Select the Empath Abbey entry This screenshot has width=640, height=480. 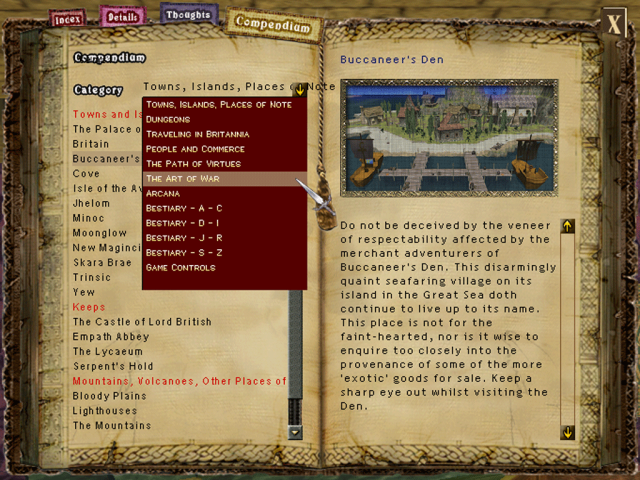[x=110, y=337]
